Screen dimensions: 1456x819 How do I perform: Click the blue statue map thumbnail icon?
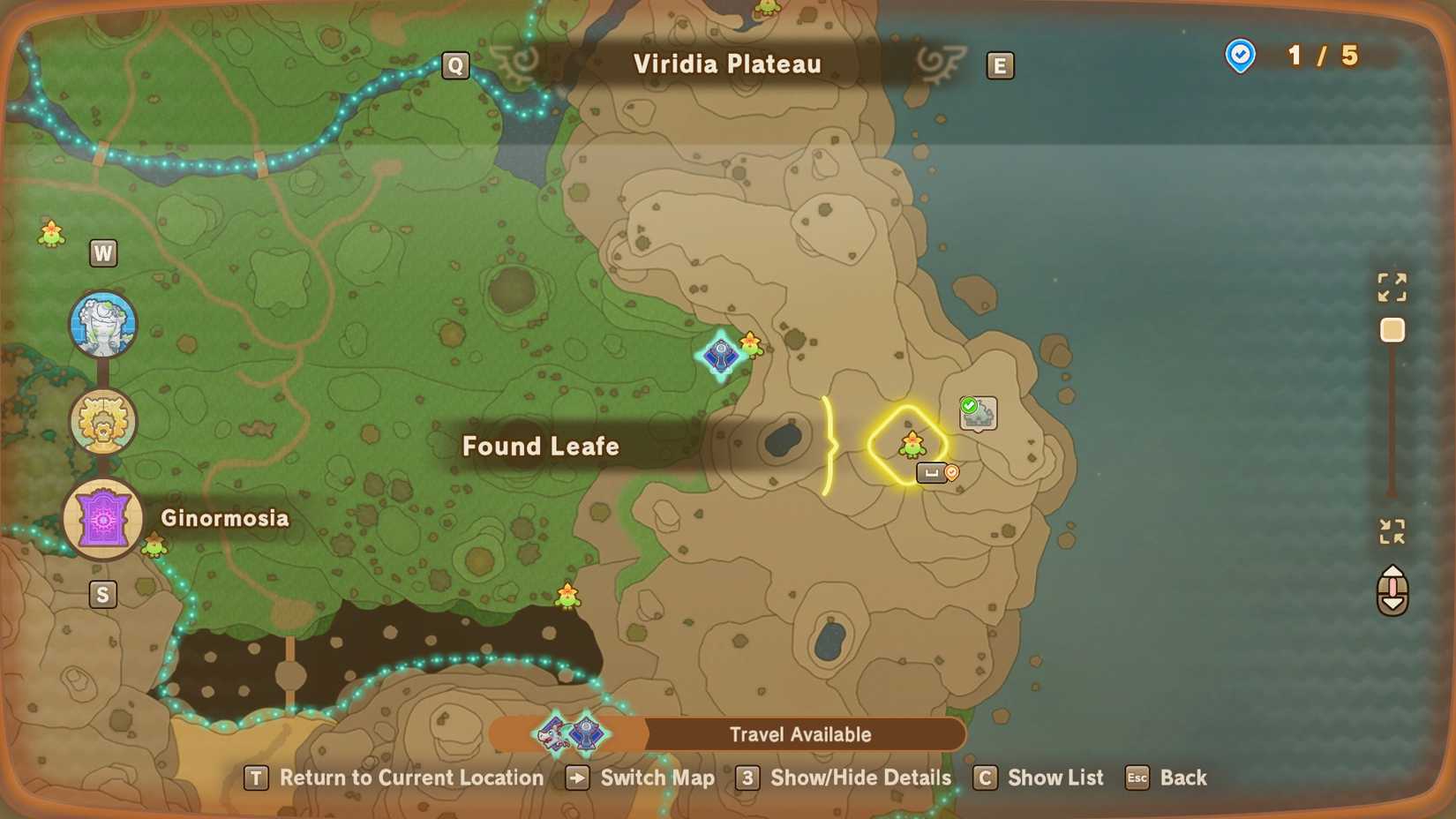[x=102, y=323]
